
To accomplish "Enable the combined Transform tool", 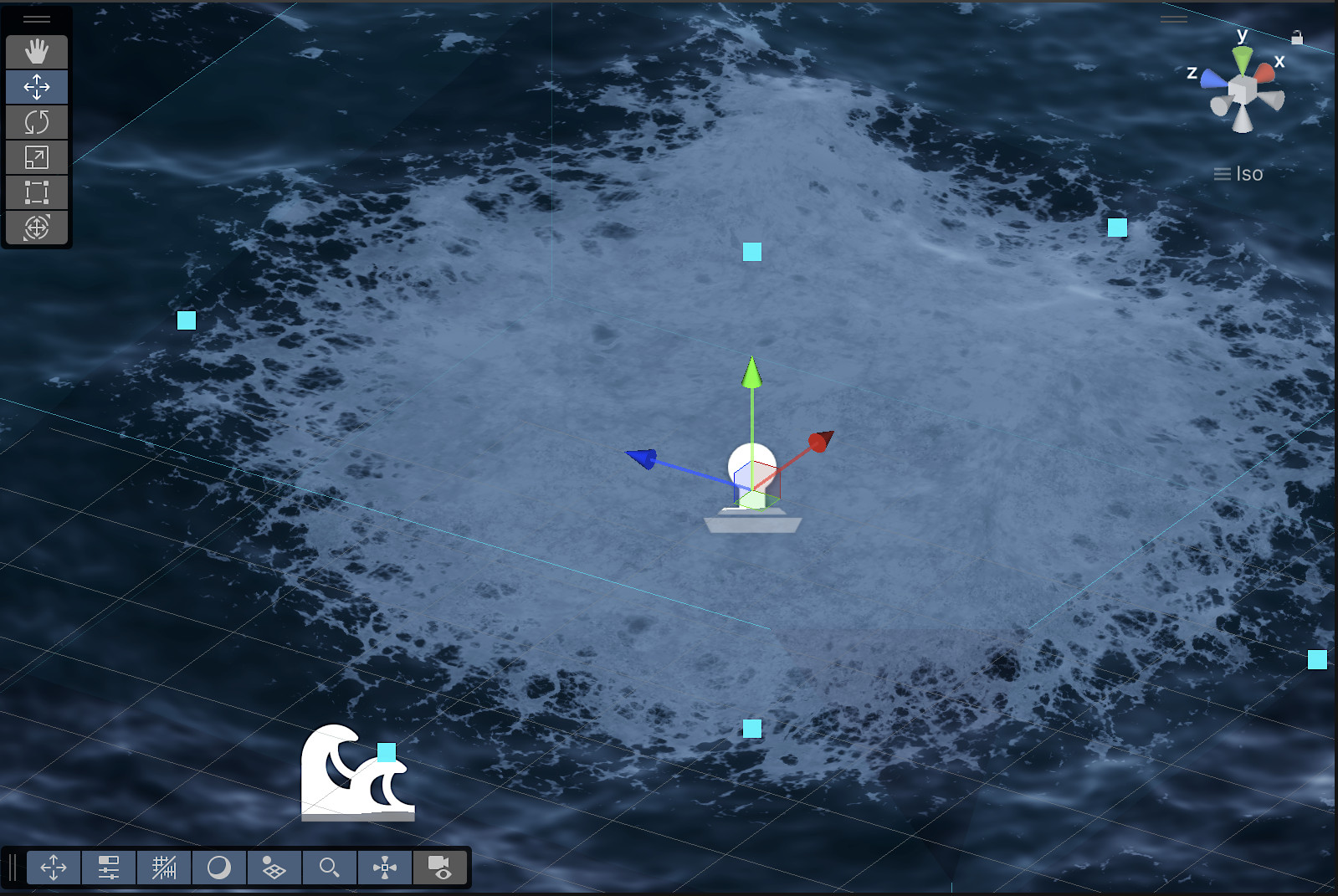I will (x=37, y=227).
